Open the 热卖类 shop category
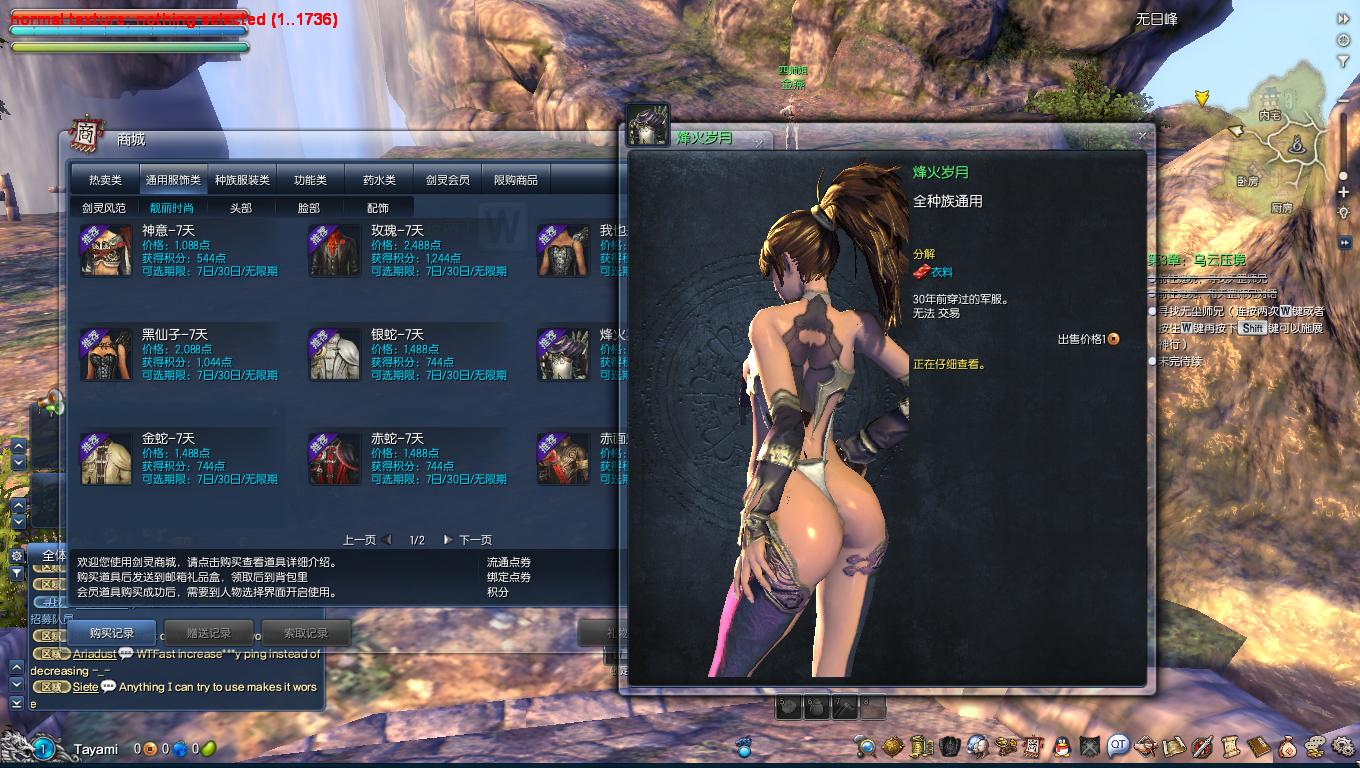1360x768 pixels. (x=105, y=180)
